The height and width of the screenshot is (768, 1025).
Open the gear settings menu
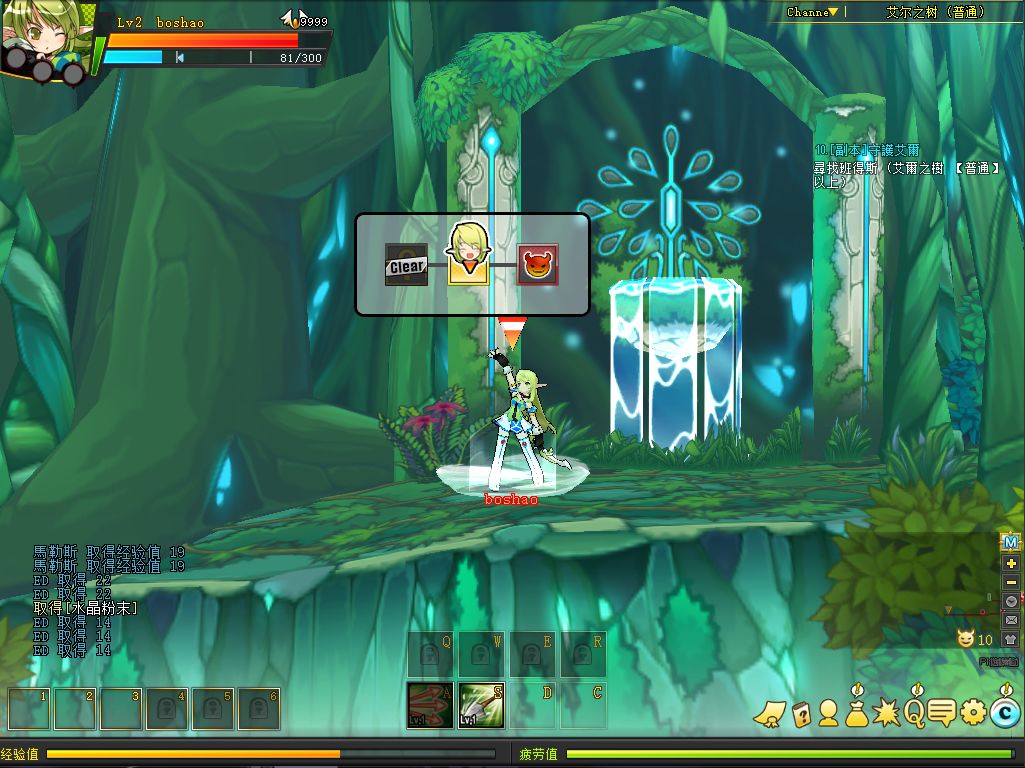click(x=973, y=713)
